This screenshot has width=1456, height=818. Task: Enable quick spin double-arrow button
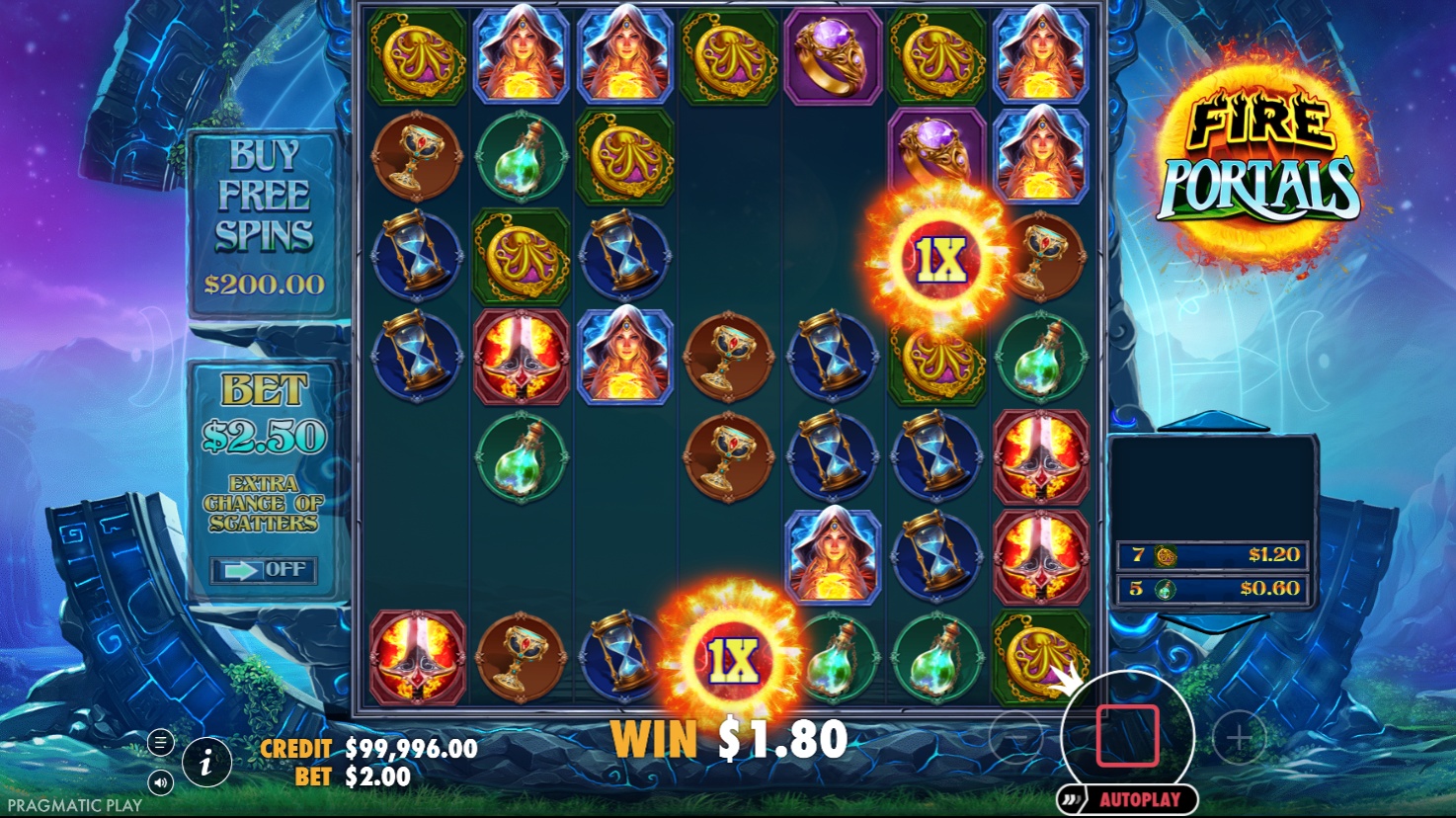click(x=1069, y=798)
